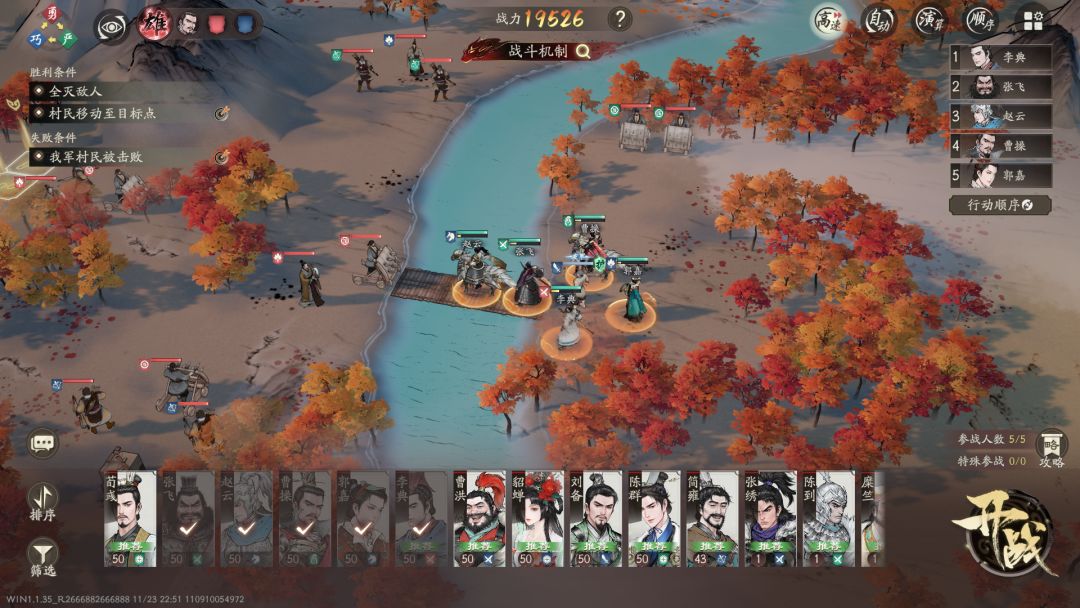Click the 顺序 order button
This screenshot has height=608, width=1080.
tap(980, 19)
